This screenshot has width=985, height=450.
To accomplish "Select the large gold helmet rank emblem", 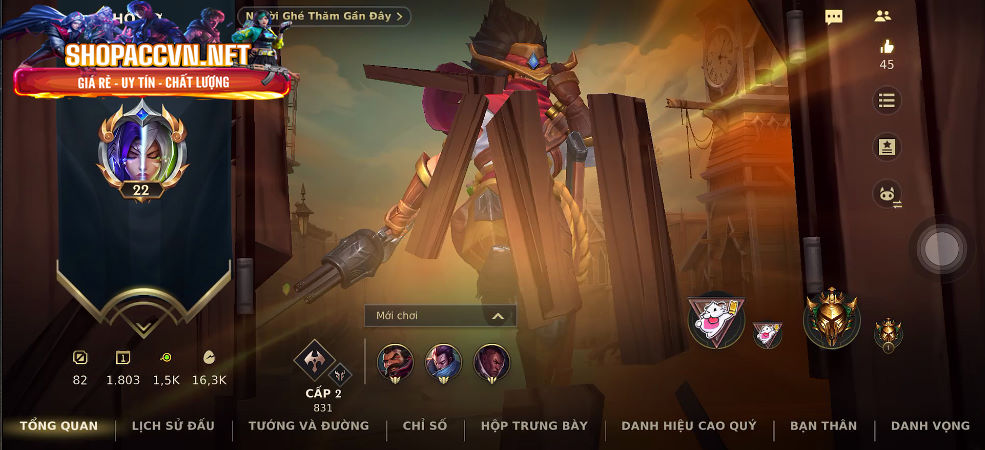I will (831, 320).
